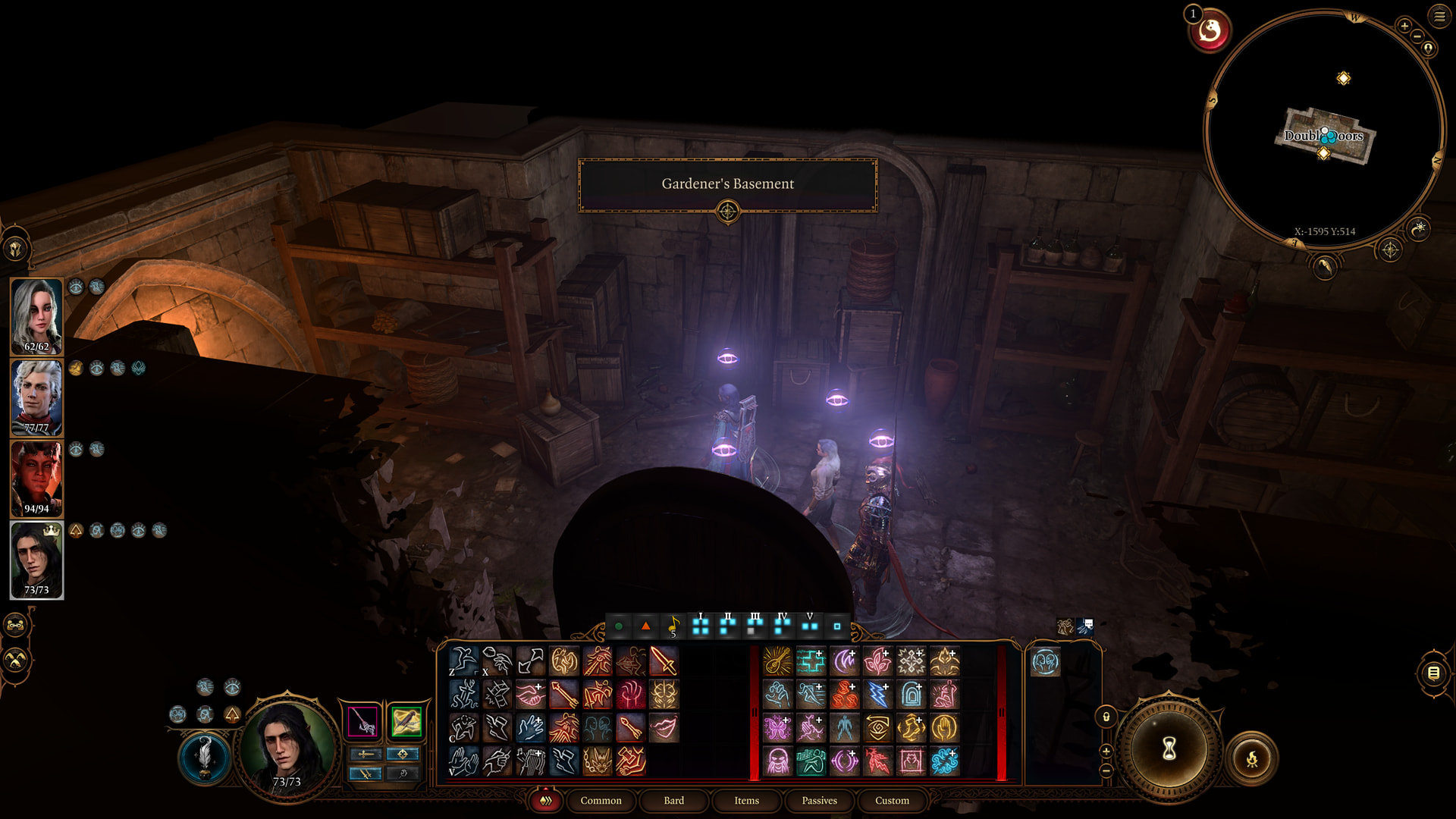The image size is (1456, 819).
Task: Zoom out on the minimap
Action: click(x=1417, y=36)
